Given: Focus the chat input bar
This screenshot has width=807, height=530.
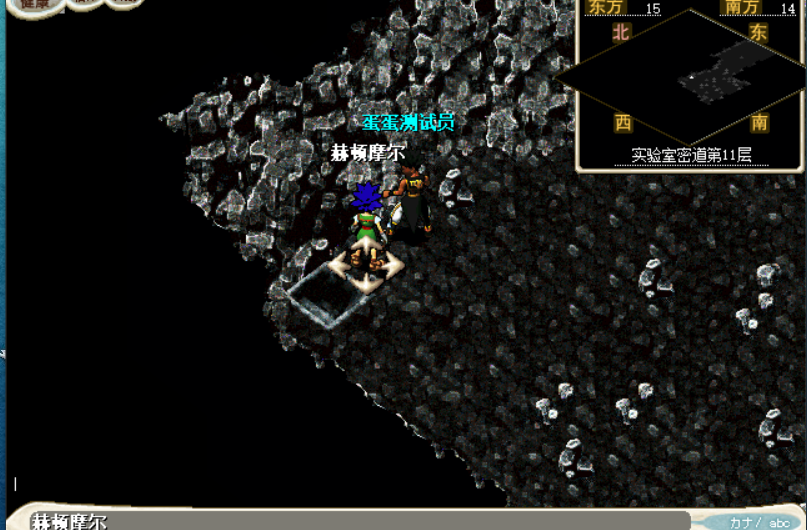Looking at the screenshot, I should (360, 521).
